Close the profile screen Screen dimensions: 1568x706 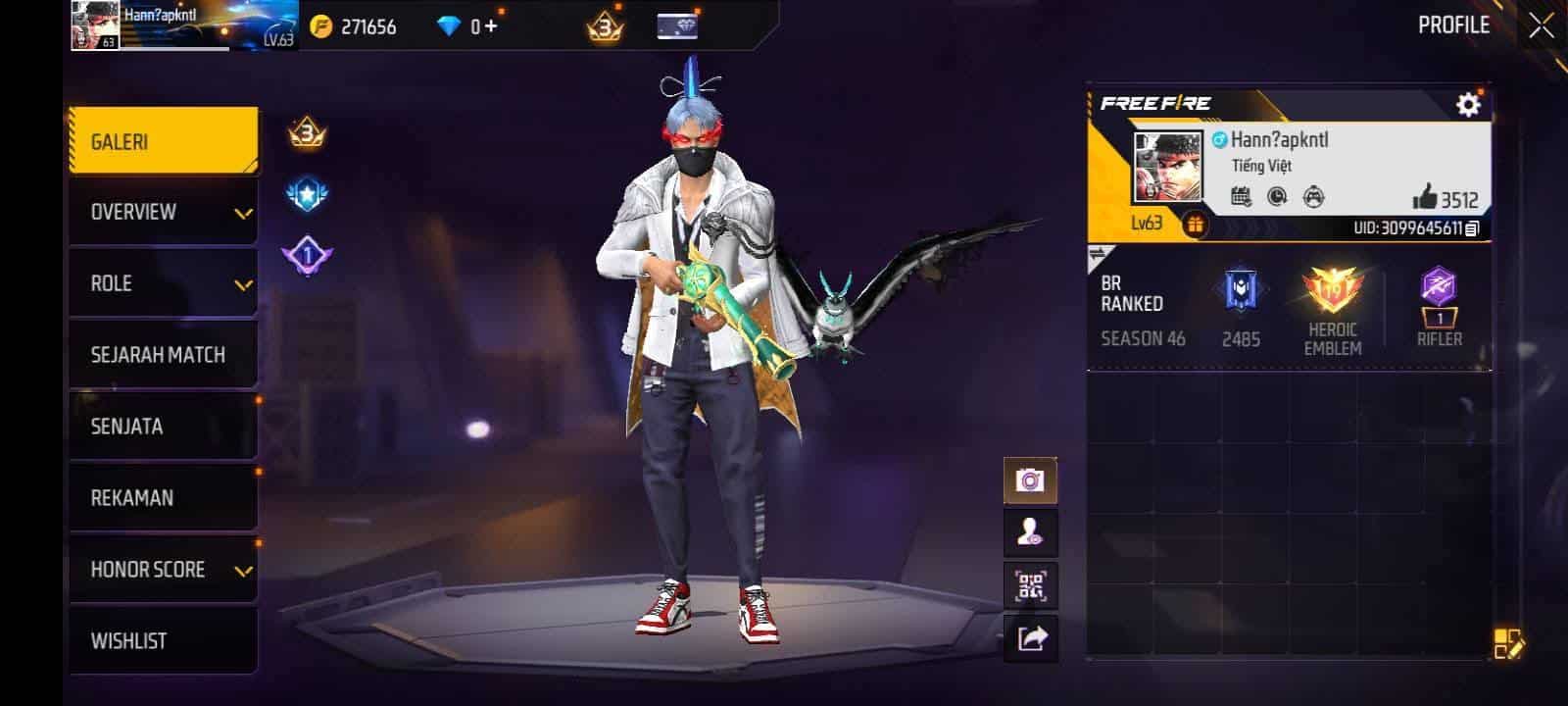(x=1542, y=26)
